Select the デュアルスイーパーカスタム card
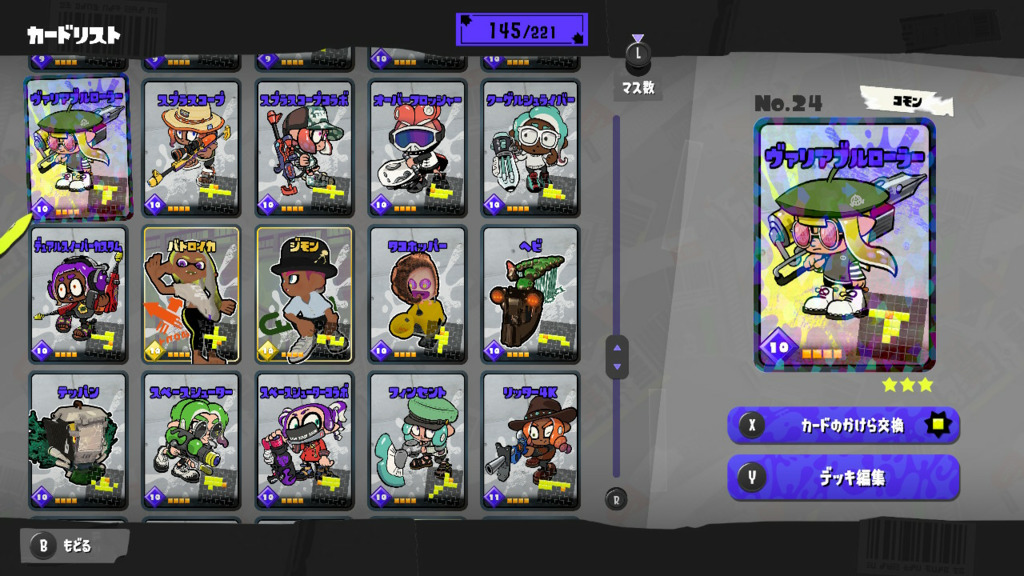 79,294
